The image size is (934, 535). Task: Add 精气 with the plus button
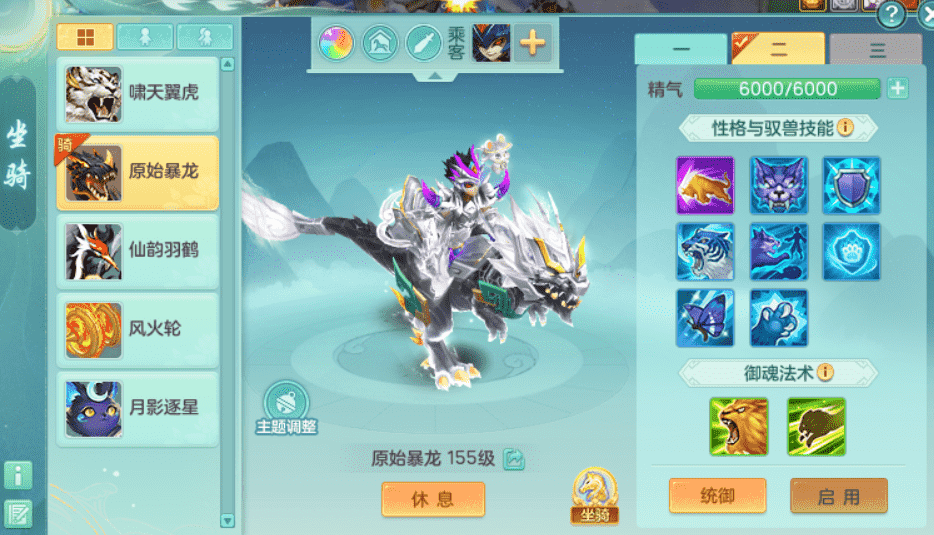pos(898,88)
